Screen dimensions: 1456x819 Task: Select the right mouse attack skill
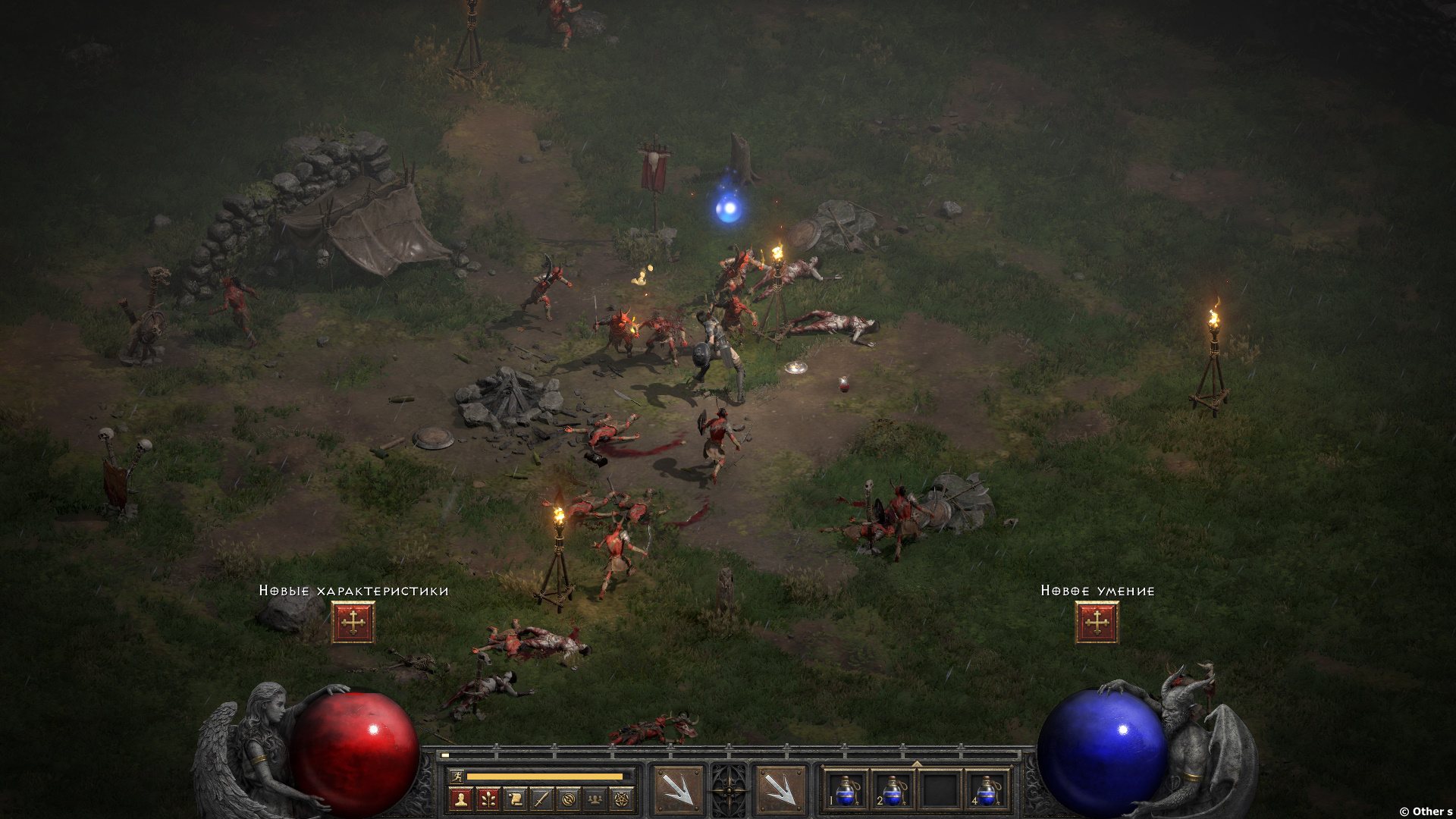(x=780, y=791)
